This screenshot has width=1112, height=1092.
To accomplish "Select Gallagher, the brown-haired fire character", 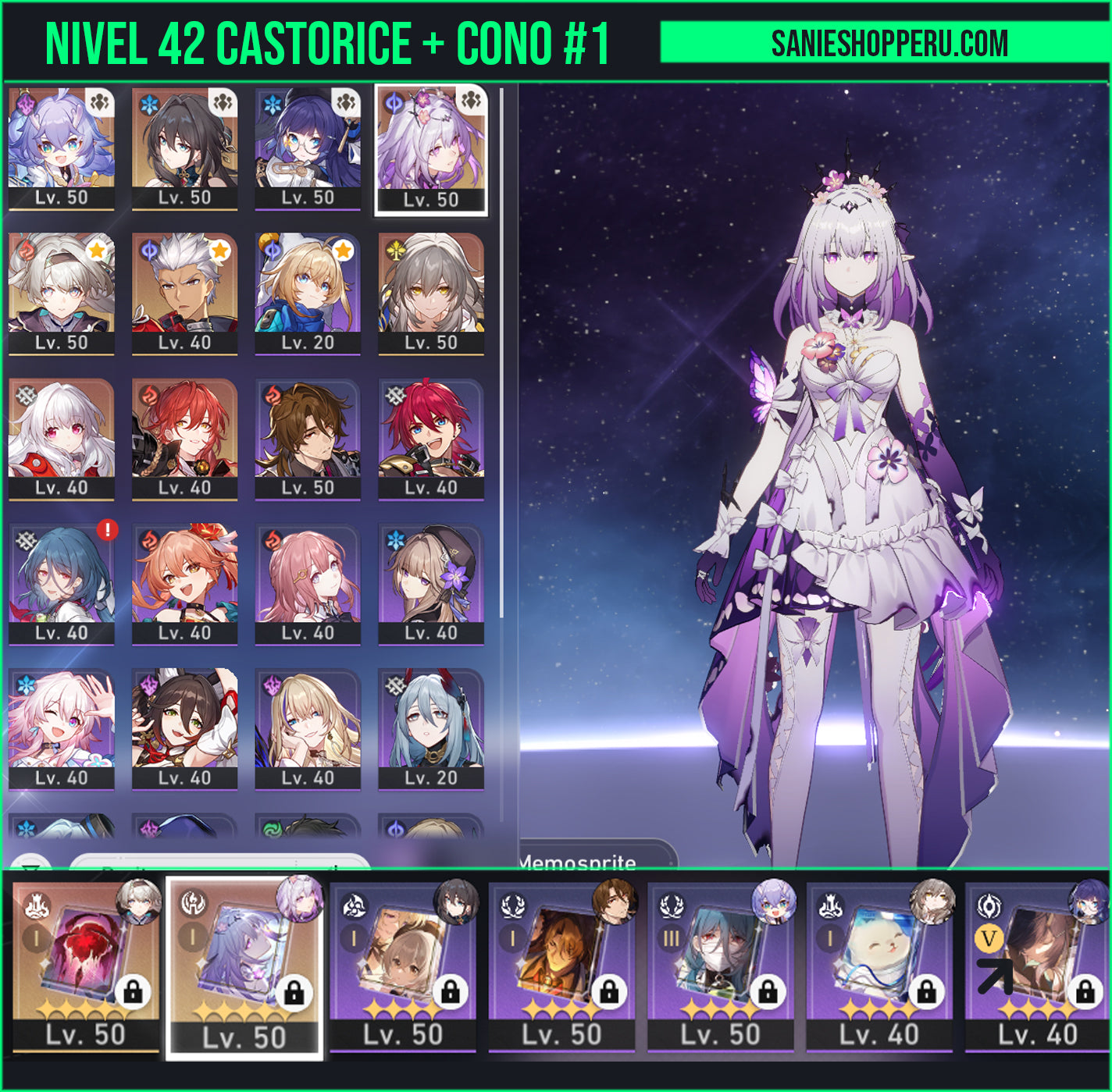I will (308, 438).
